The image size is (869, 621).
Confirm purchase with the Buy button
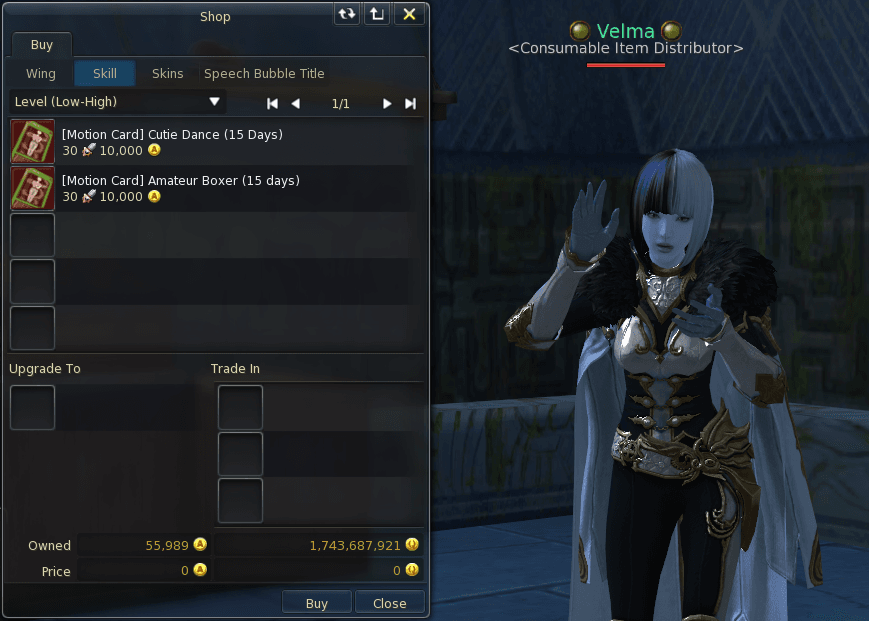point(316,603)
